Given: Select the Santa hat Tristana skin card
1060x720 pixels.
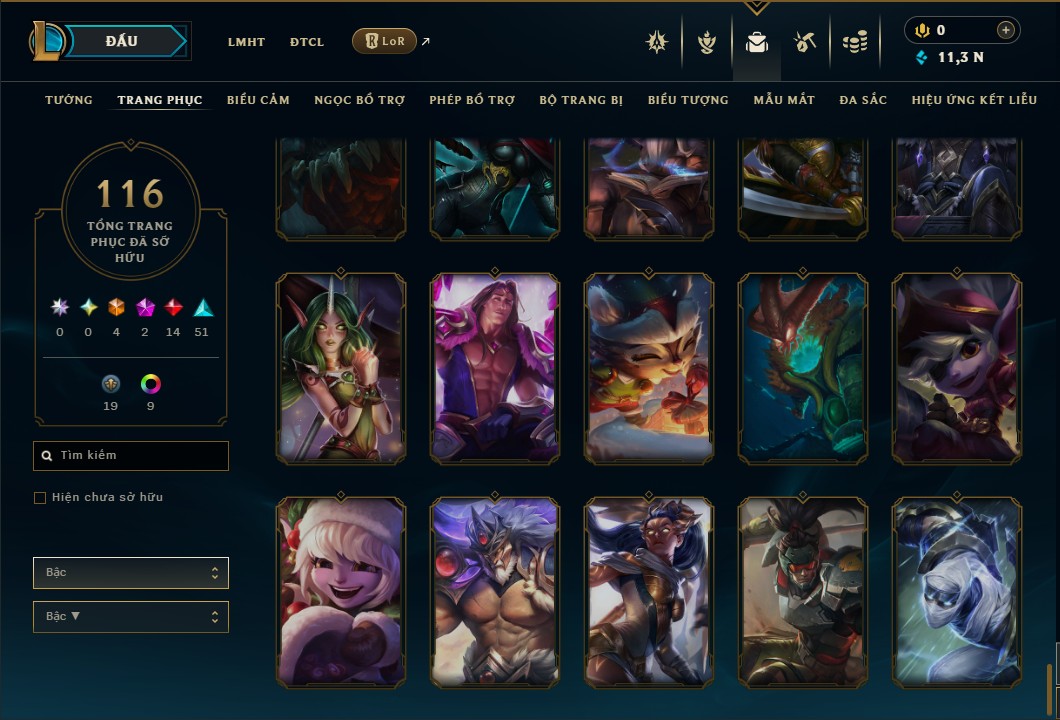Looking at the screenshot, I should [x=341, y=592].
